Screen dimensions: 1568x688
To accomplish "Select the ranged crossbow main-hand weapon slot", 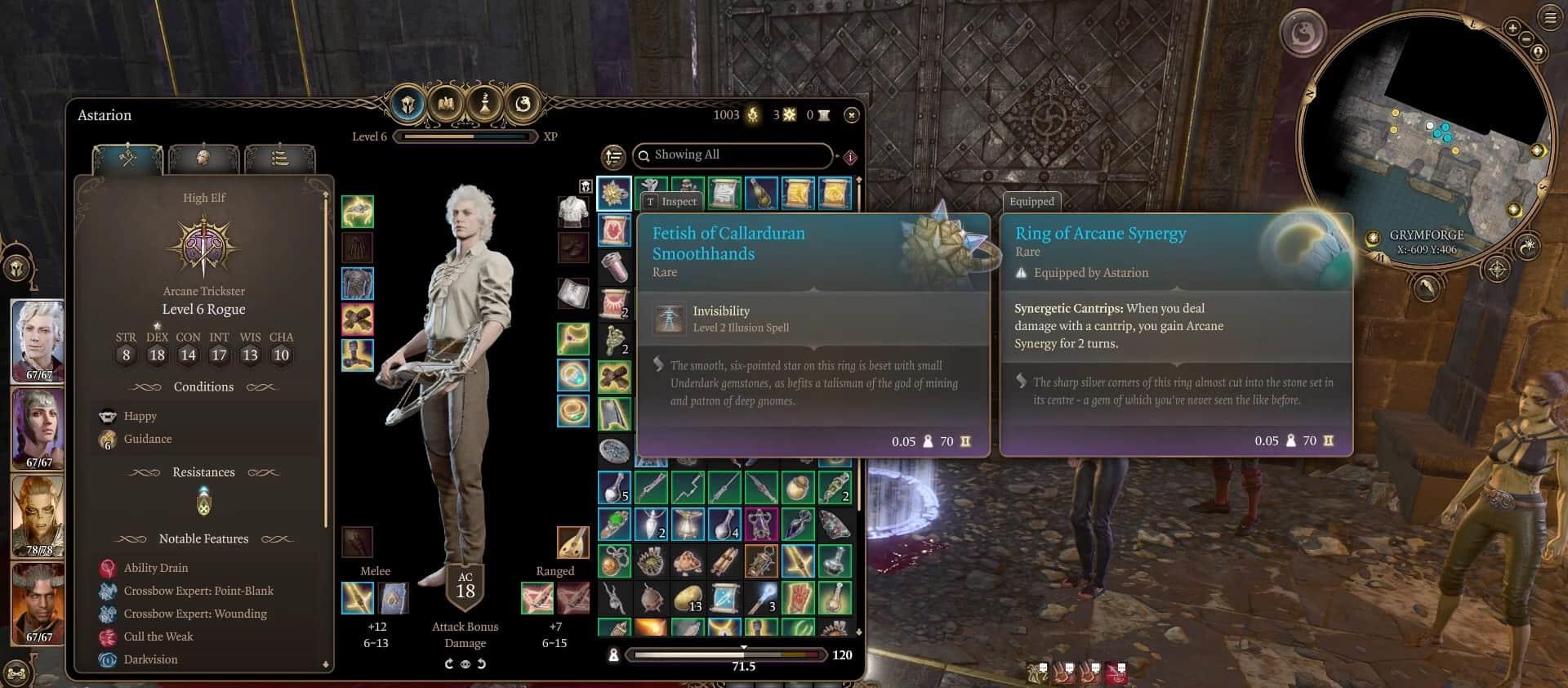I will (x=537, y=598).
